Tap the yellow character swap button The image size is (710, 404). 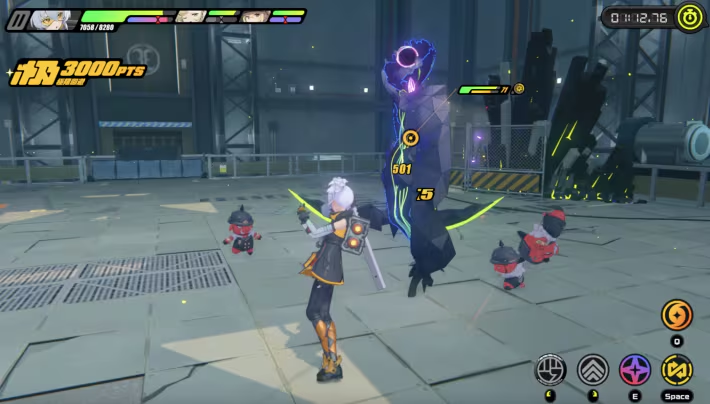(677, 370)
